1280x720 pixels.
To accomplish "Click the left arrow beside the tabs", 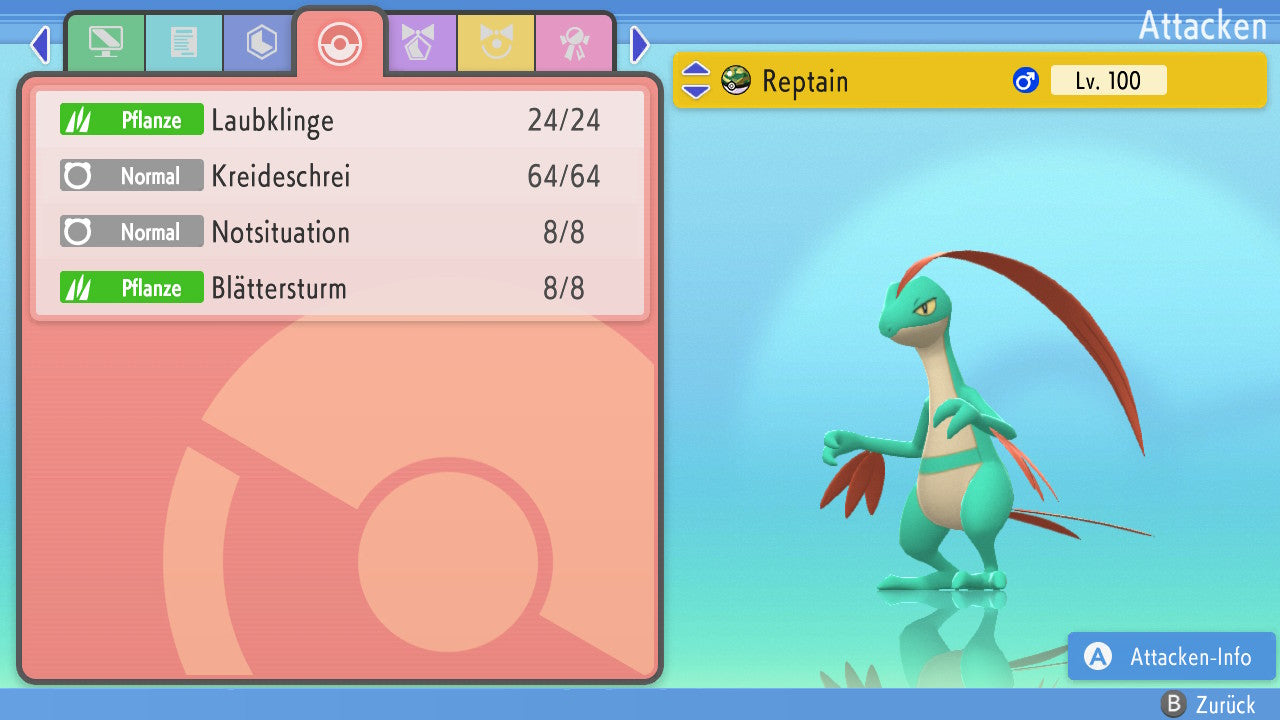I will tap(39, 44).
